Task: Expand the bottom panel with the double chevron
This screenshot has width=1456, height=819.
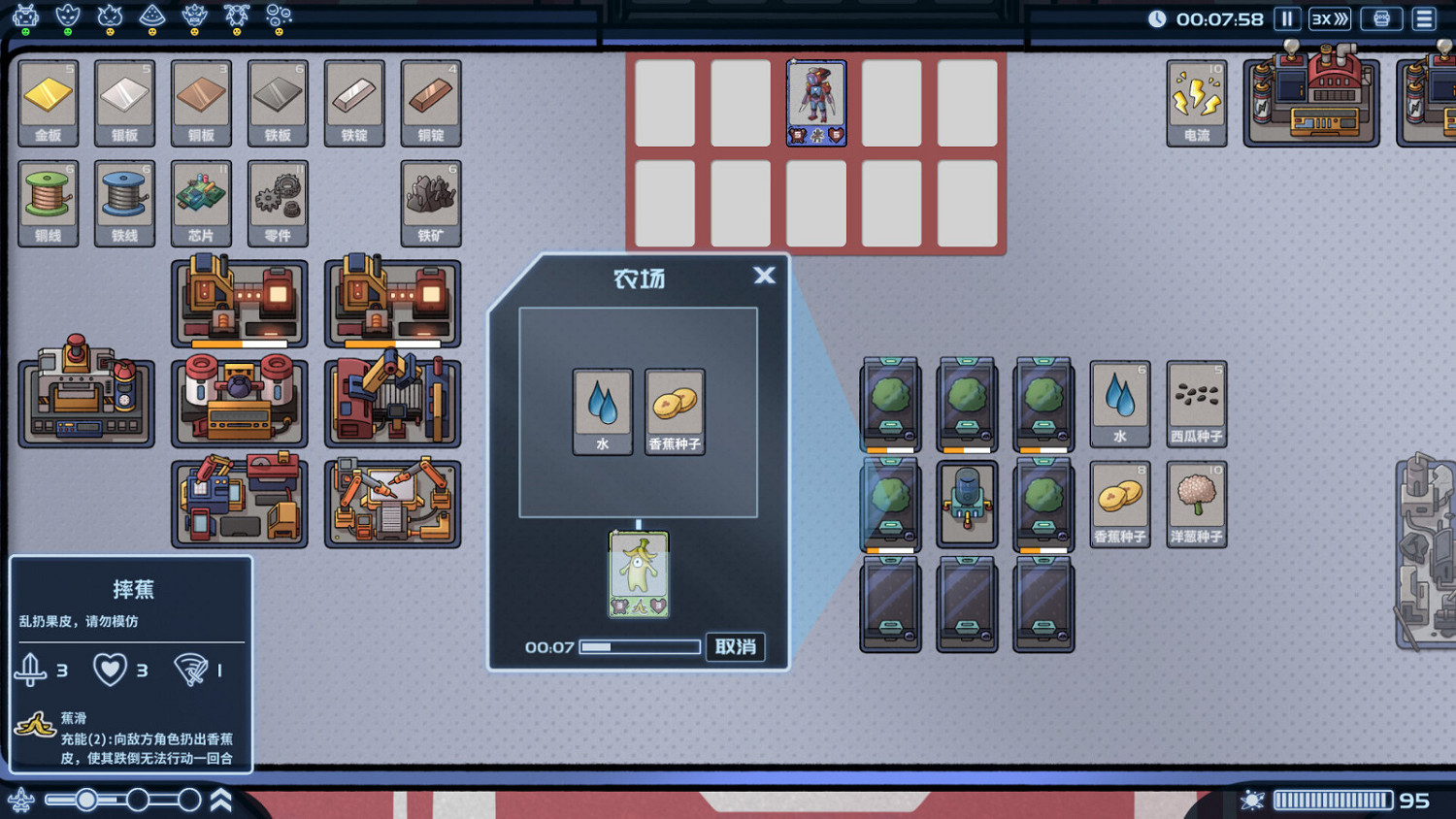Action: coord(219,799)
